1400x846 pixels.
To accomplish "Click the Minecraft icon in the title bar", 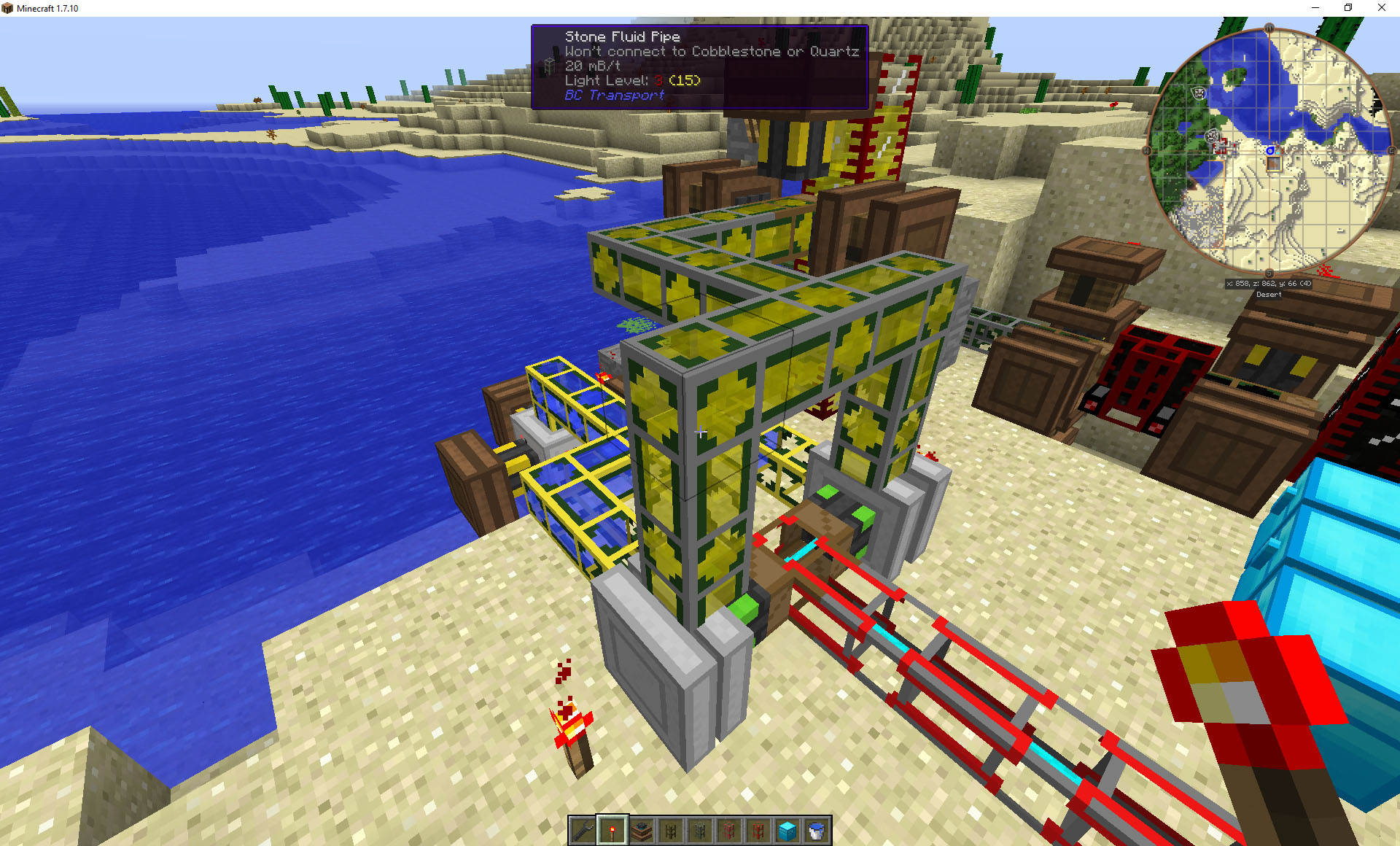I will click(x=7, y=8).
